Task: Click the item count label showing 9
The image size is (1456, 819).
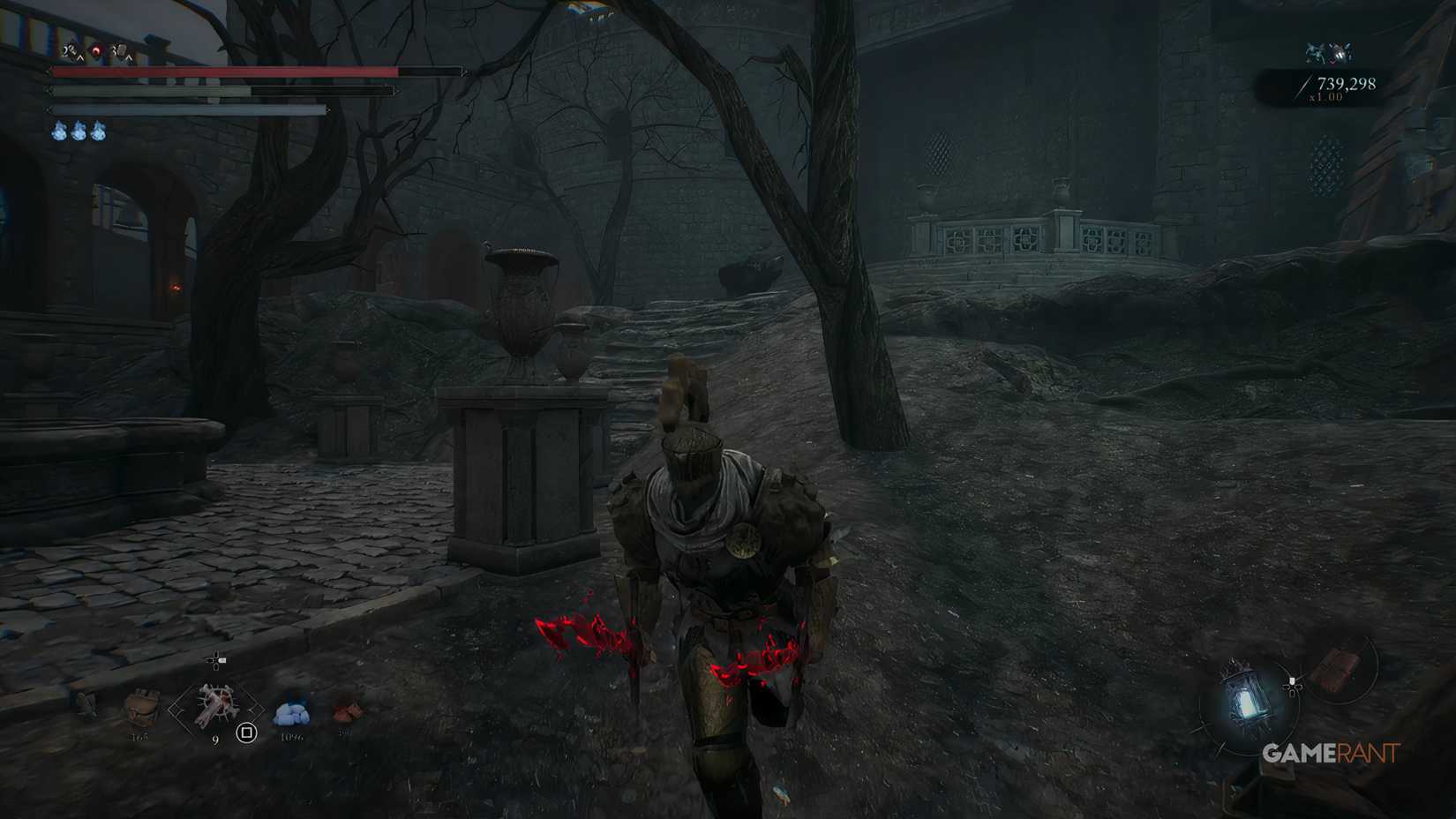Action: (215, 739)
